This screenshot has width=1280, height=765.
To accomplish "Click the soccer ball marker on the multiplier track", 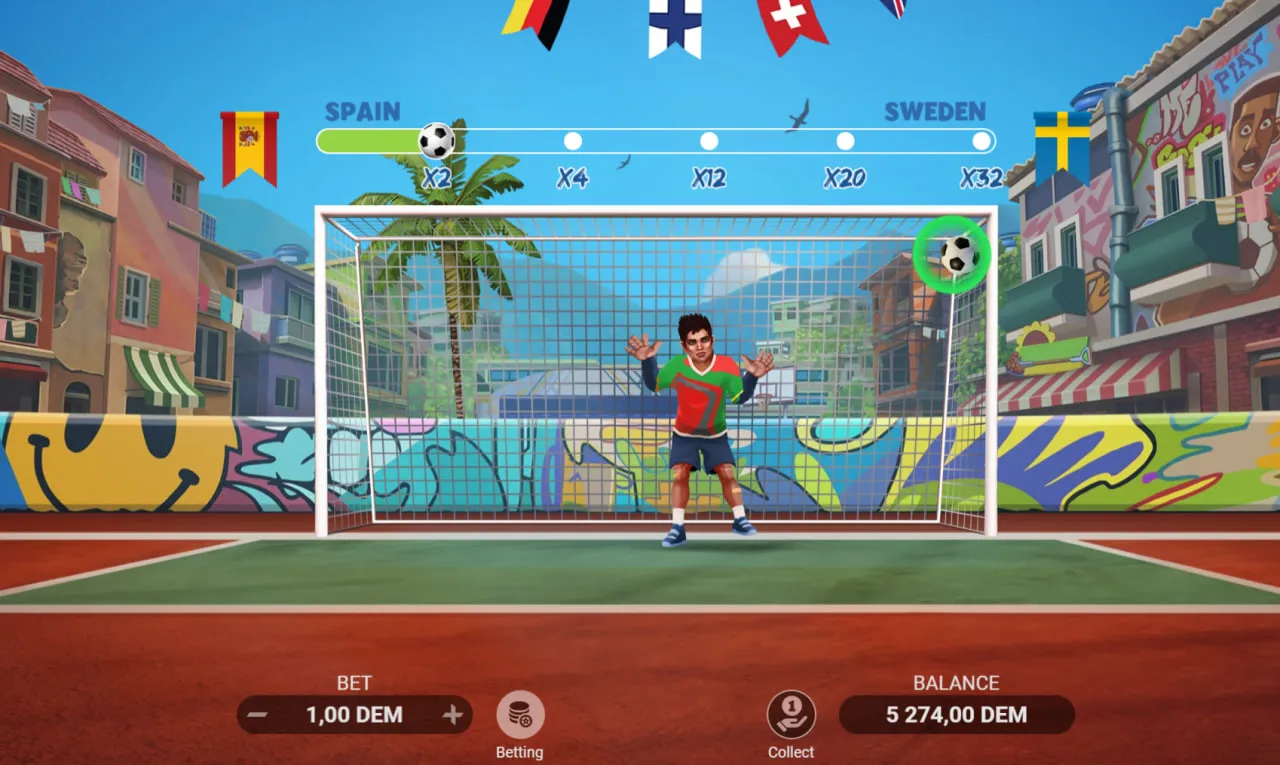I will click(434, 140).
